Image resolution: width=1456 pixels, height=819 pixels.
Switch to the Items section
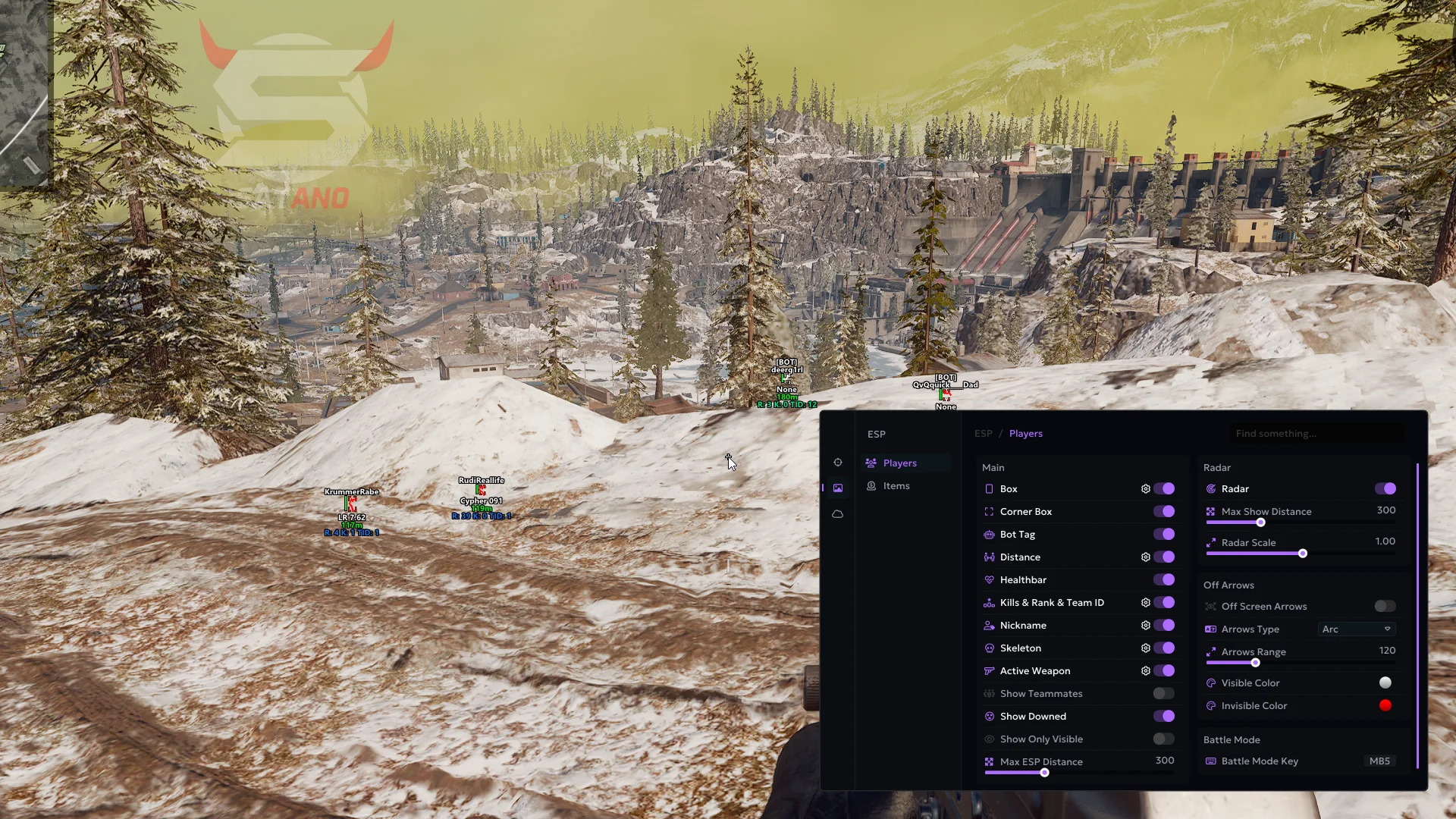point(896,486)
